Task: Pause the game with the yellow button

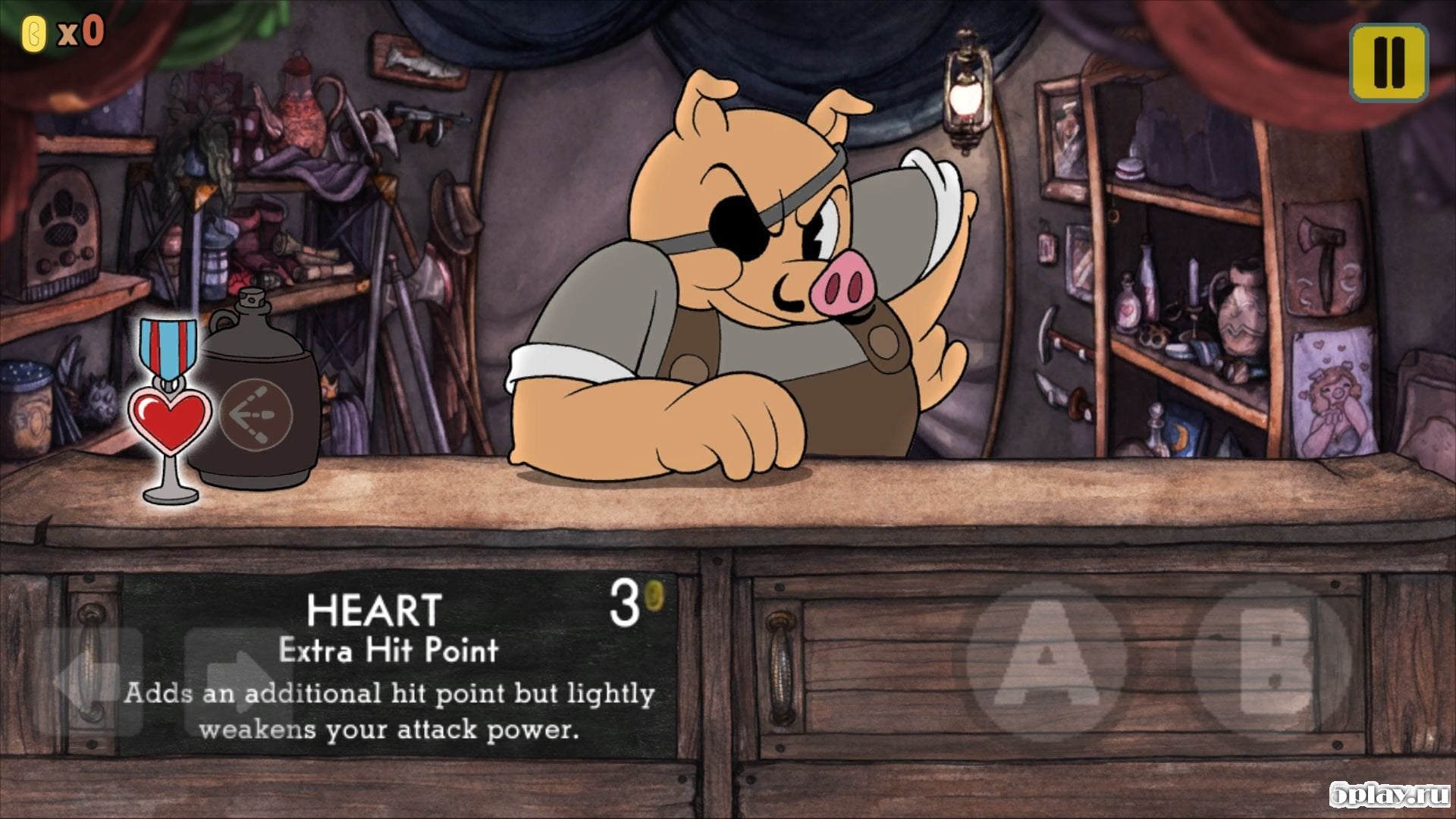Action: click(1389, 62)
